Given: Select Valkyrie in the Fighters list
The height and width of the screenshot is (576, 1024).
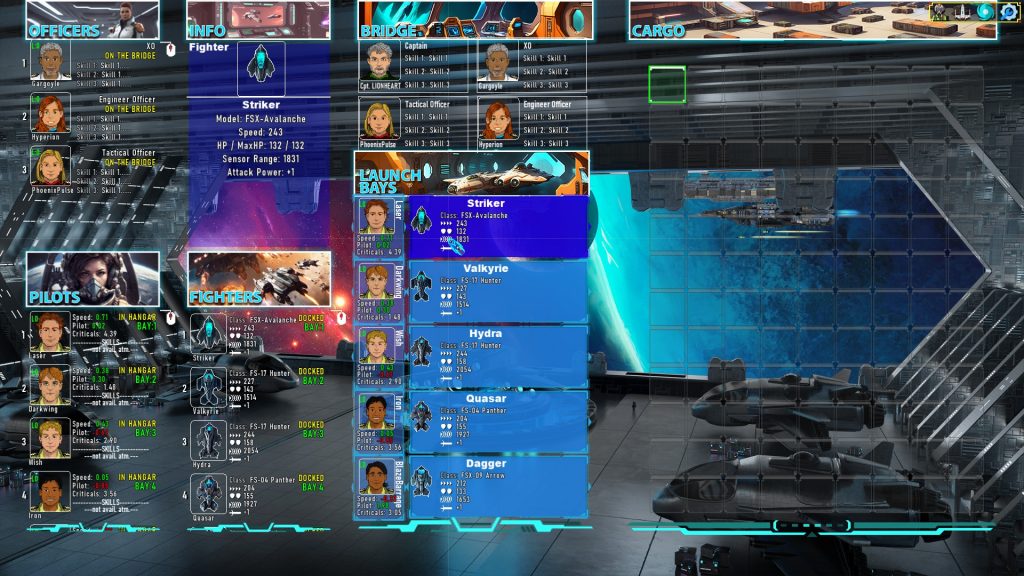Looking at the screenshot, I should click(x=208, y=387).
